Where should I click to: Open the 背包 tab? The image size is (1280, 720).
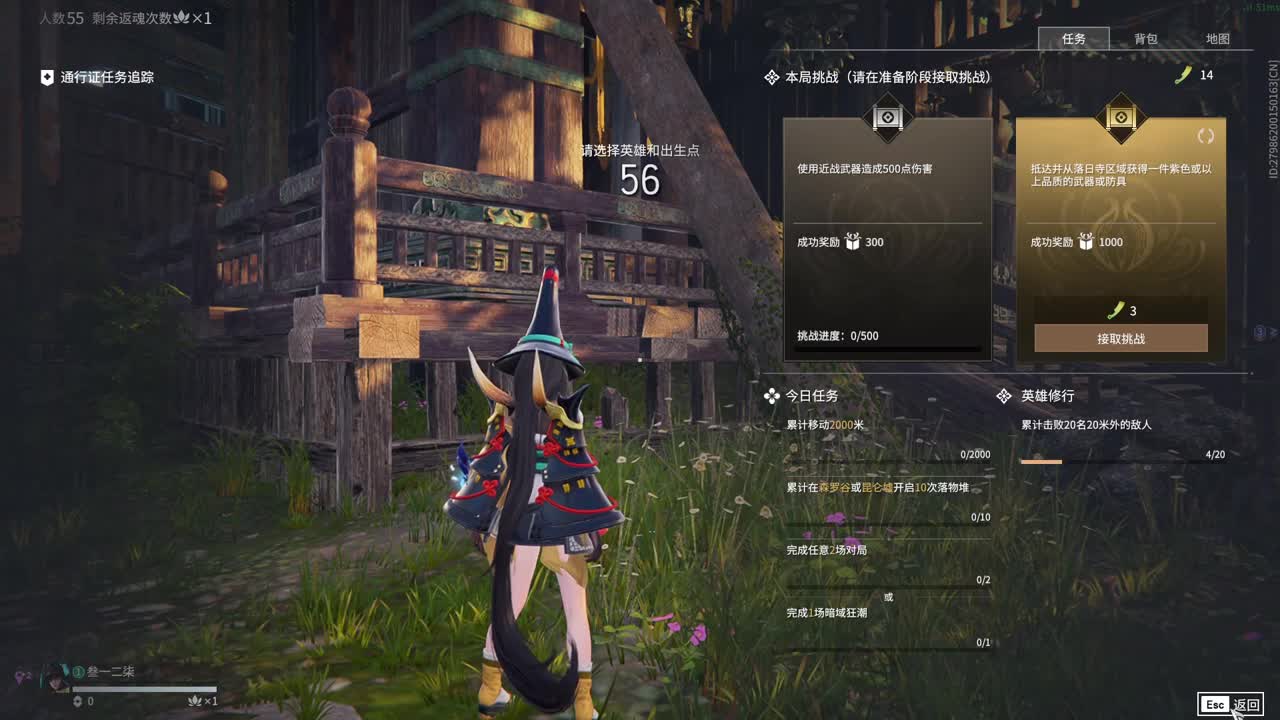pyautogui.click(x=1145, y=39)
